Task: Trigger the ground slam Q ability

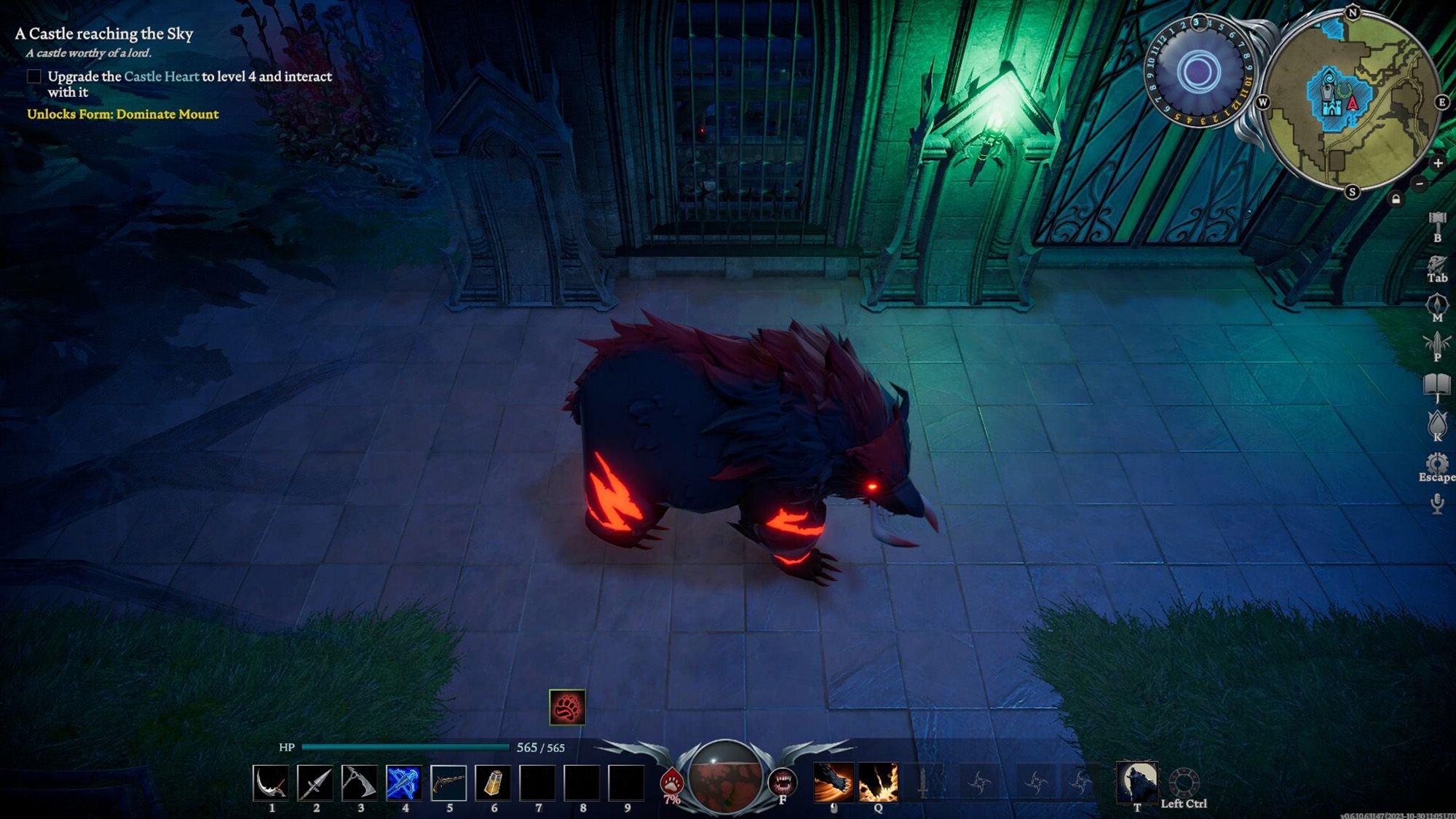Action: 878,783
